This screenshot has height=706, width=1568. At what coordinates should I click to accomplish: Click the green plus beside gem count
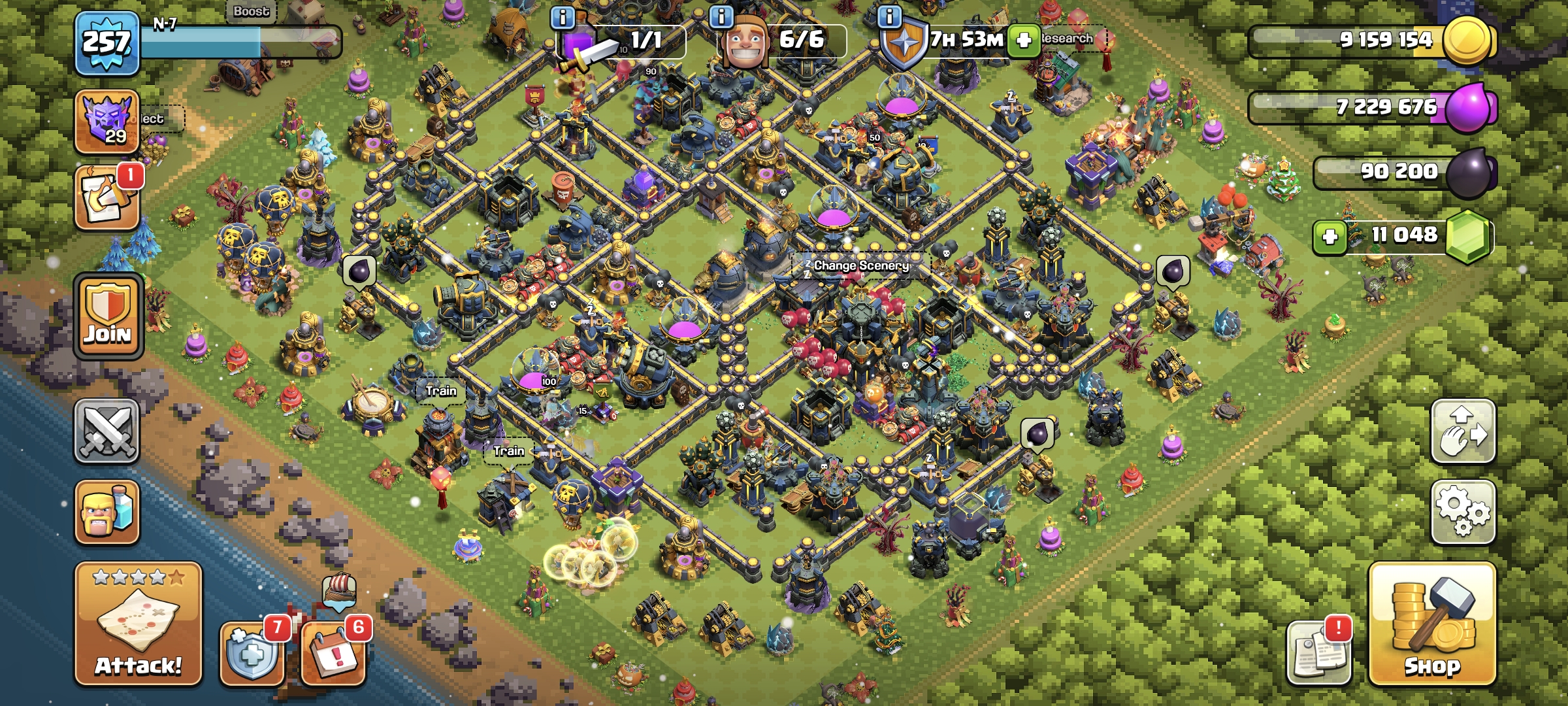[1330, 236]
